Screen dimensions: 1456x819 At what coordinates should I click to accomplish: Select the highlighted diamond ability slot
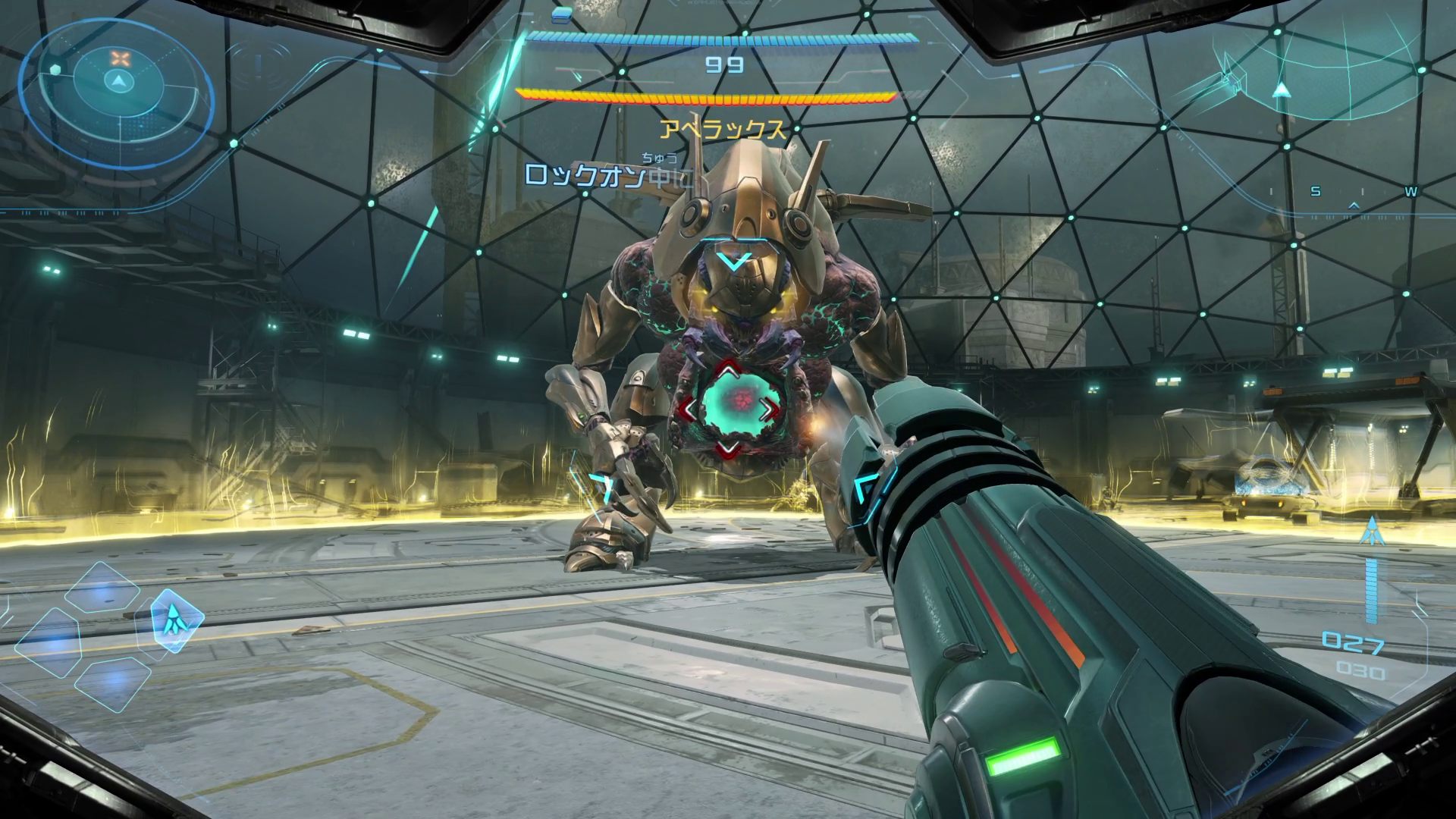[177, 620]
